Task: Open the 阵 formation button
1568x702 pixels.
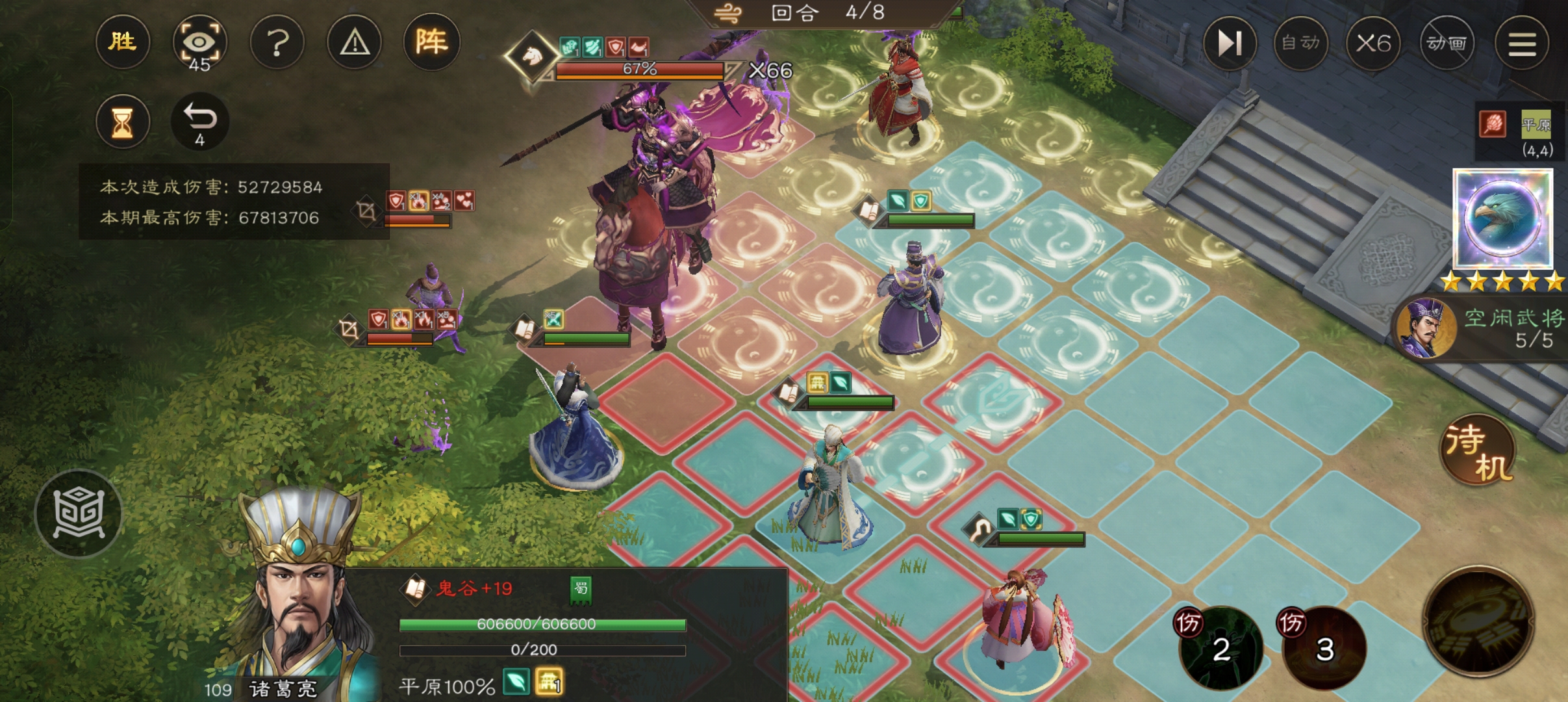Action: click(x=431, y=43)
